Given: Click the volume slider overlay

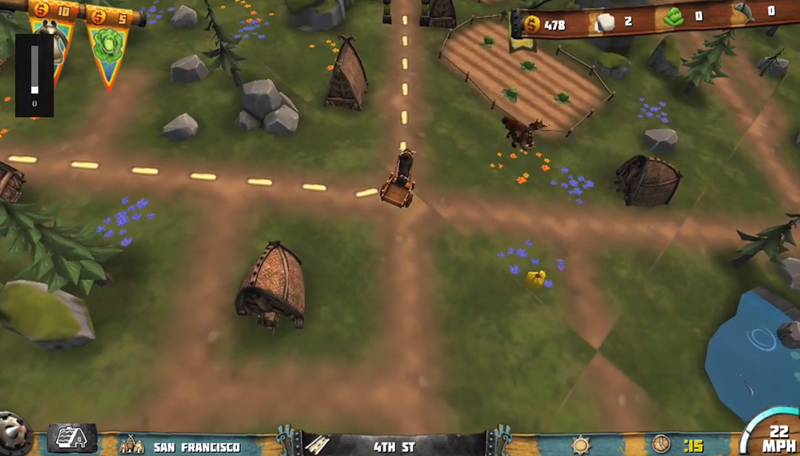Looking at the screenshot, I should (x=34, y=75).
